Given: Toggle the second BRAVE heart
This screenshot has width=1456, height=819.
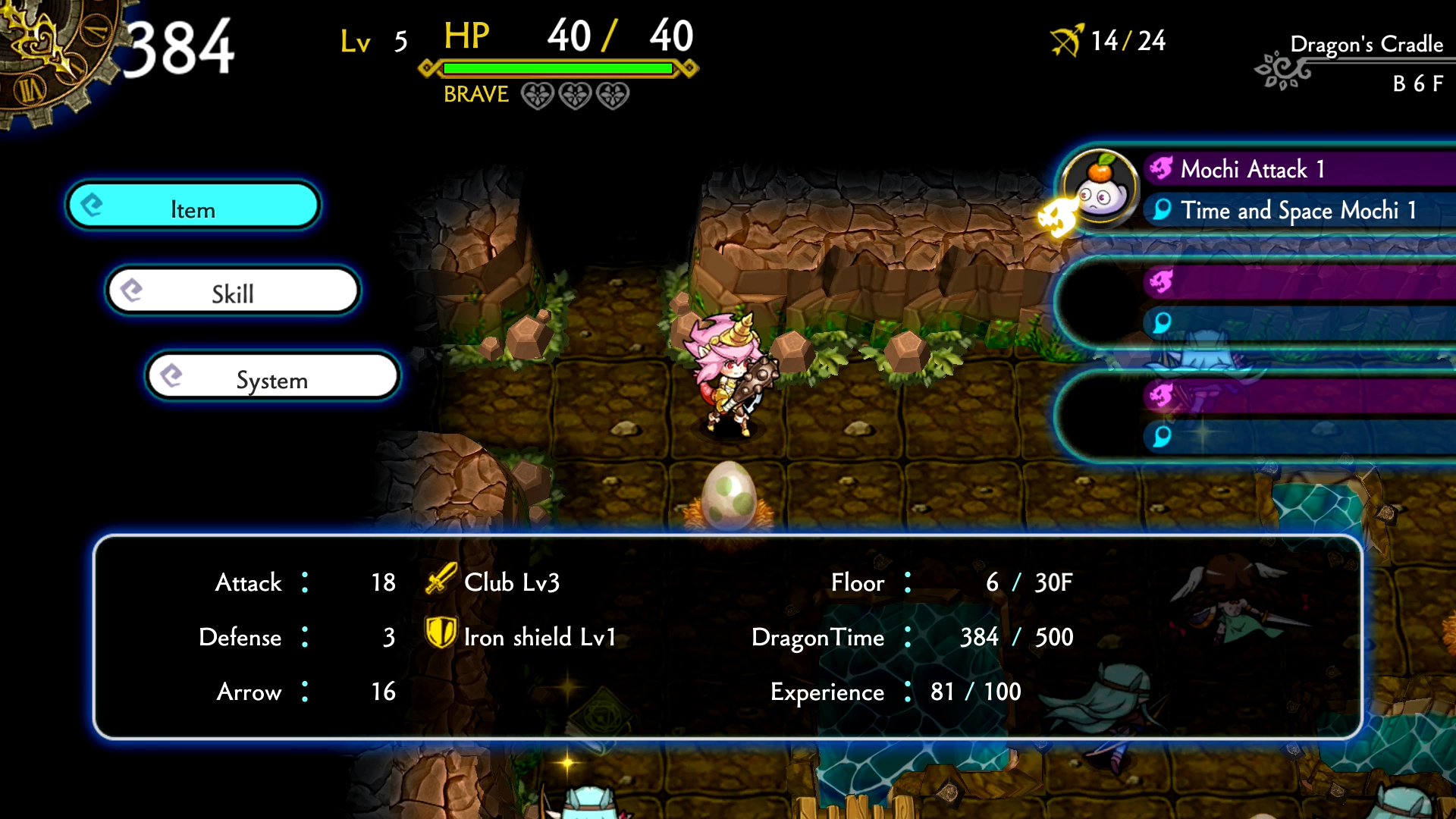Looking at the screenshot, I should (x=575, y=96).
